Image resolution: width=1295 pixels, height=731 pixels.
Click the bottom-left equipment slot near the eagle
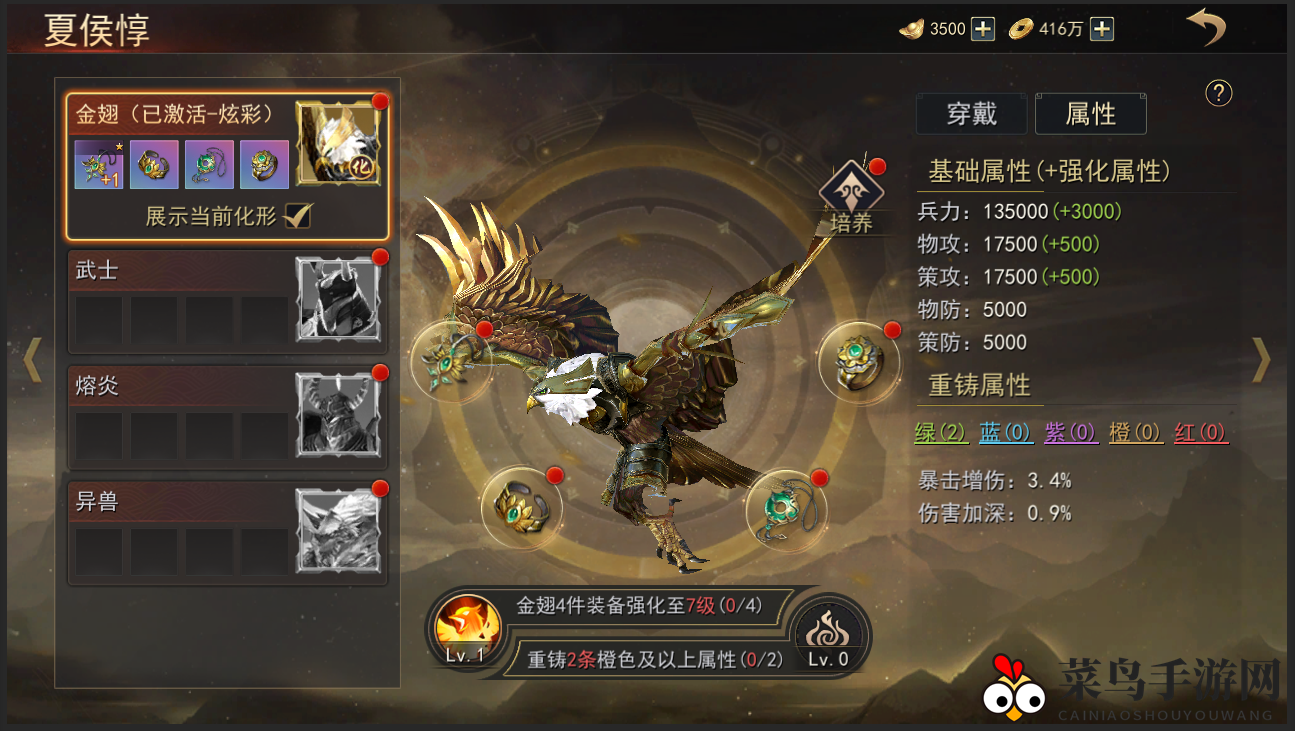pos(520,508)
